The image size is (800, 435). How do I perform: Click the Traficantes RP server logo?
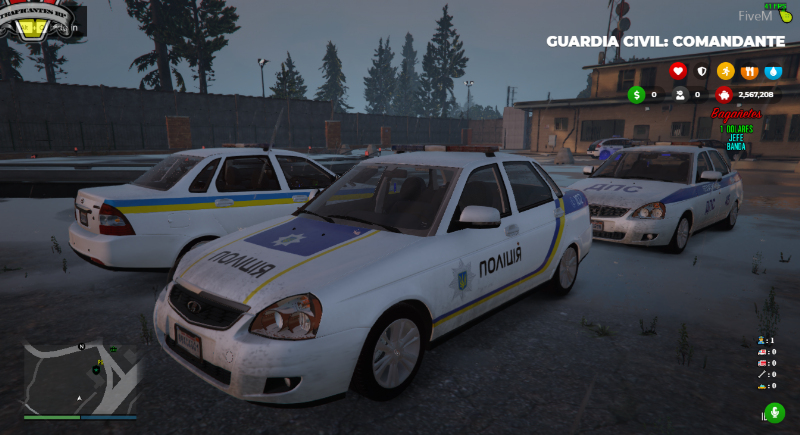point(37,22)
